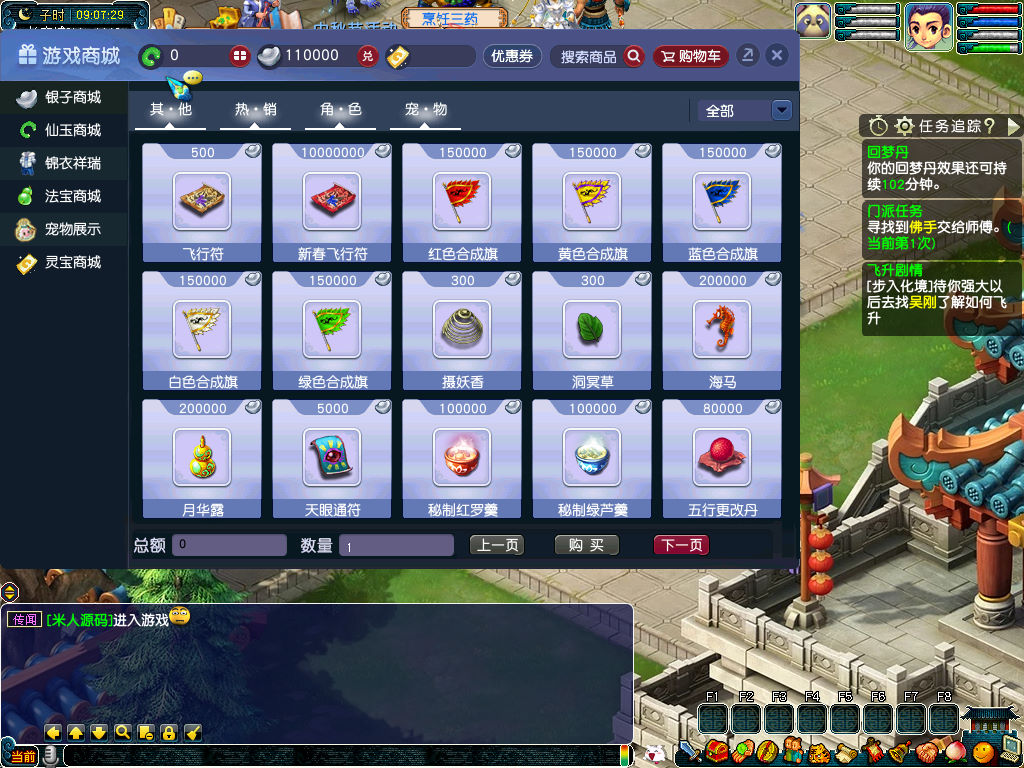Switch to the 角·色 tab
Viewport: 1024px width, 768px height.
340,110
